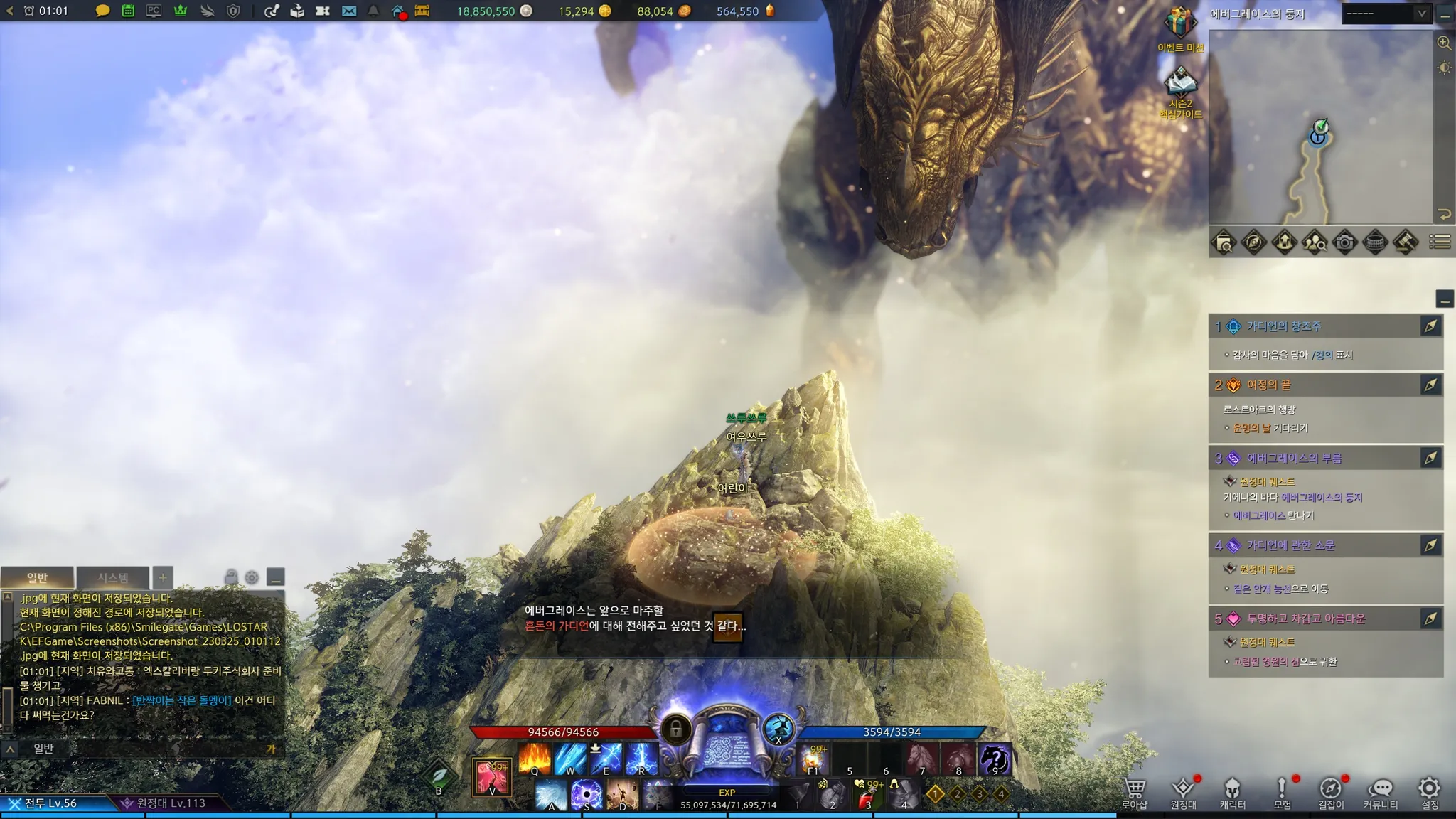Open the 캐릭터 character menu
This screenshot has width=1456, height=819.
[x=1232, y=792]
